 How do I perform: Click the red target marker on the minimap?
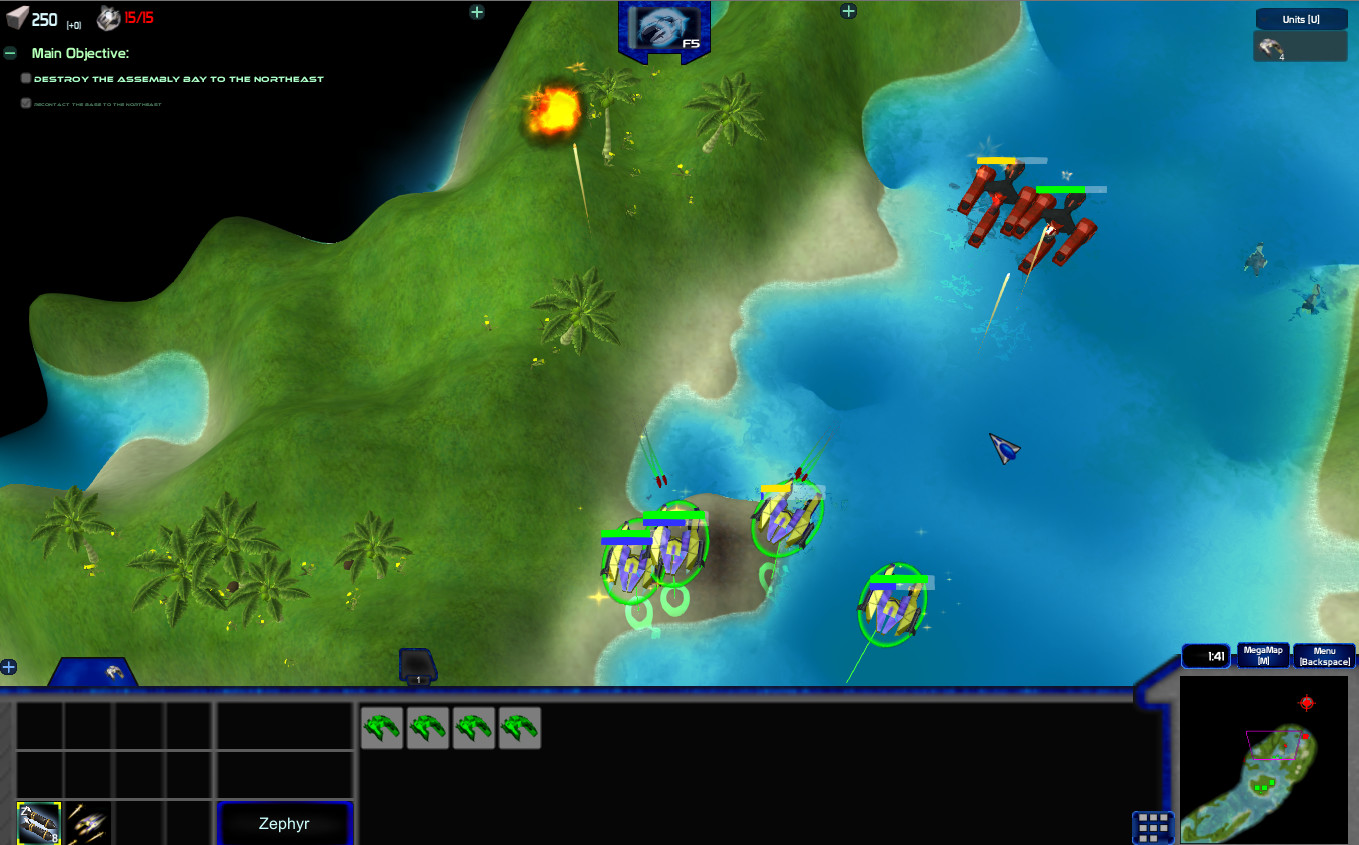pos(1304,704)
